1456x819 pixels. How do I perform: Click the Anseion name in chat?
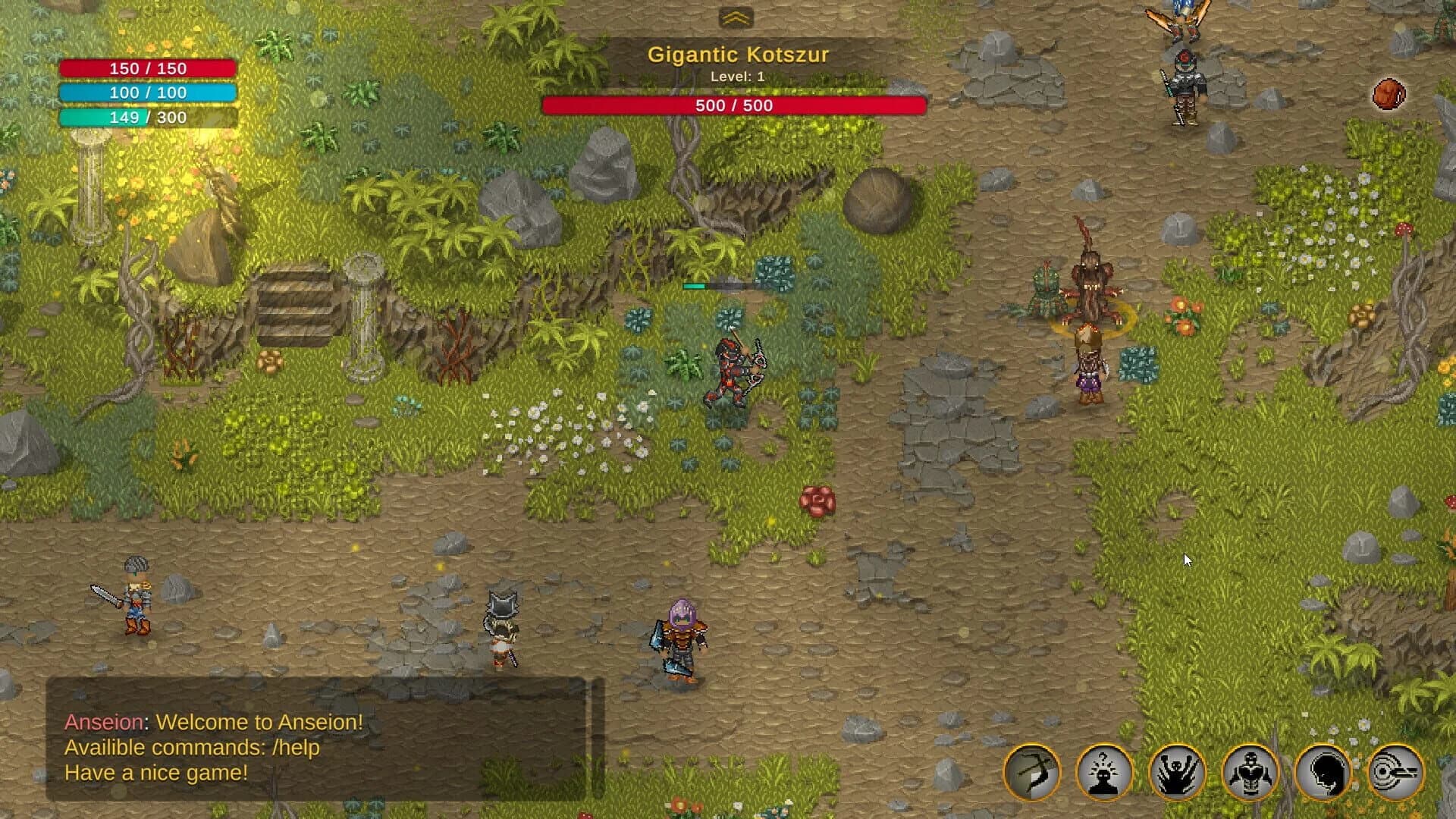coord(103,723)
